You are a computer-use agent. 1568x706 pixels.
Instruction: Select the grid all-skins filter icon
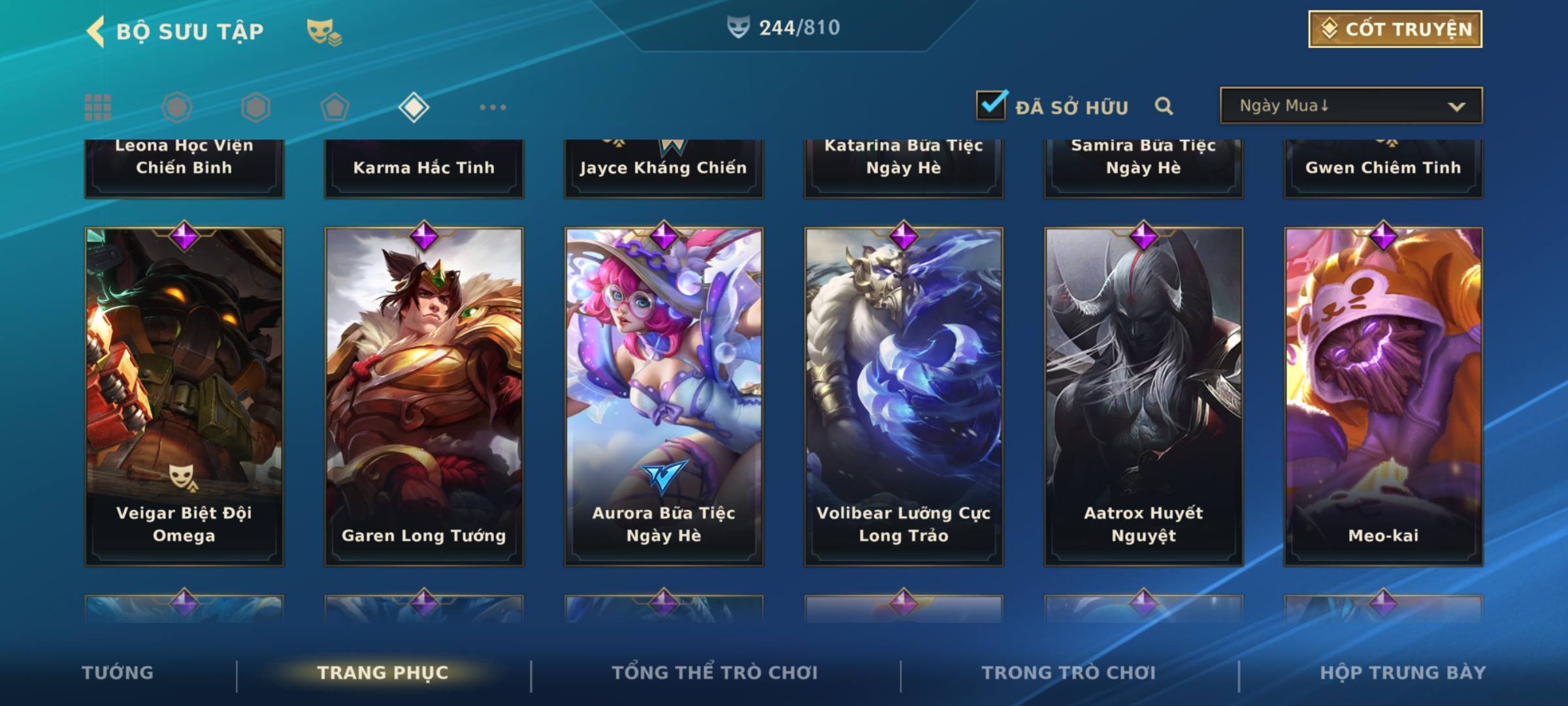(98, 107)
